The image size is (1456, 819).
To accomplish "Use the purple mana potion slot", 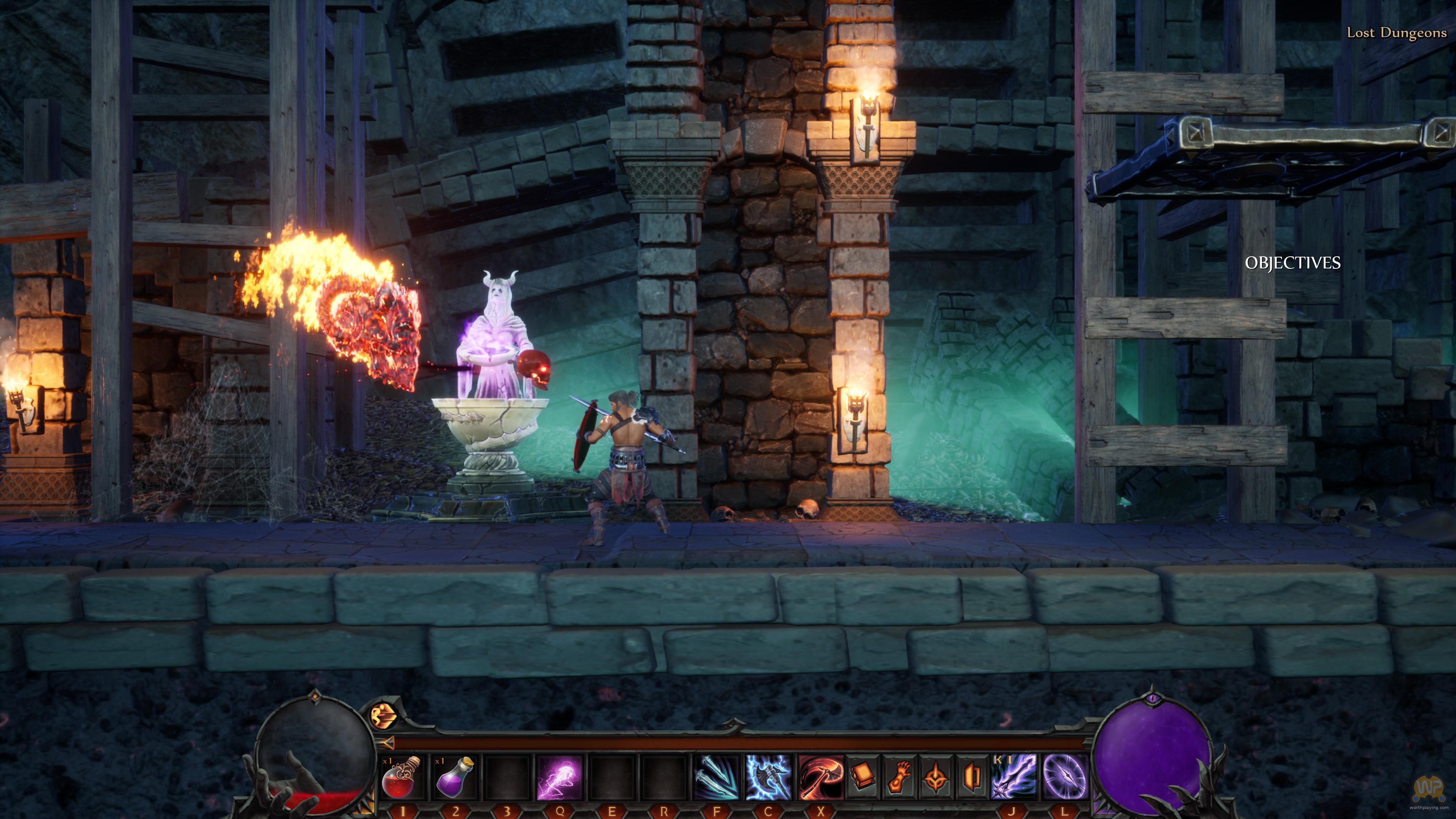I will coord(454,778).
